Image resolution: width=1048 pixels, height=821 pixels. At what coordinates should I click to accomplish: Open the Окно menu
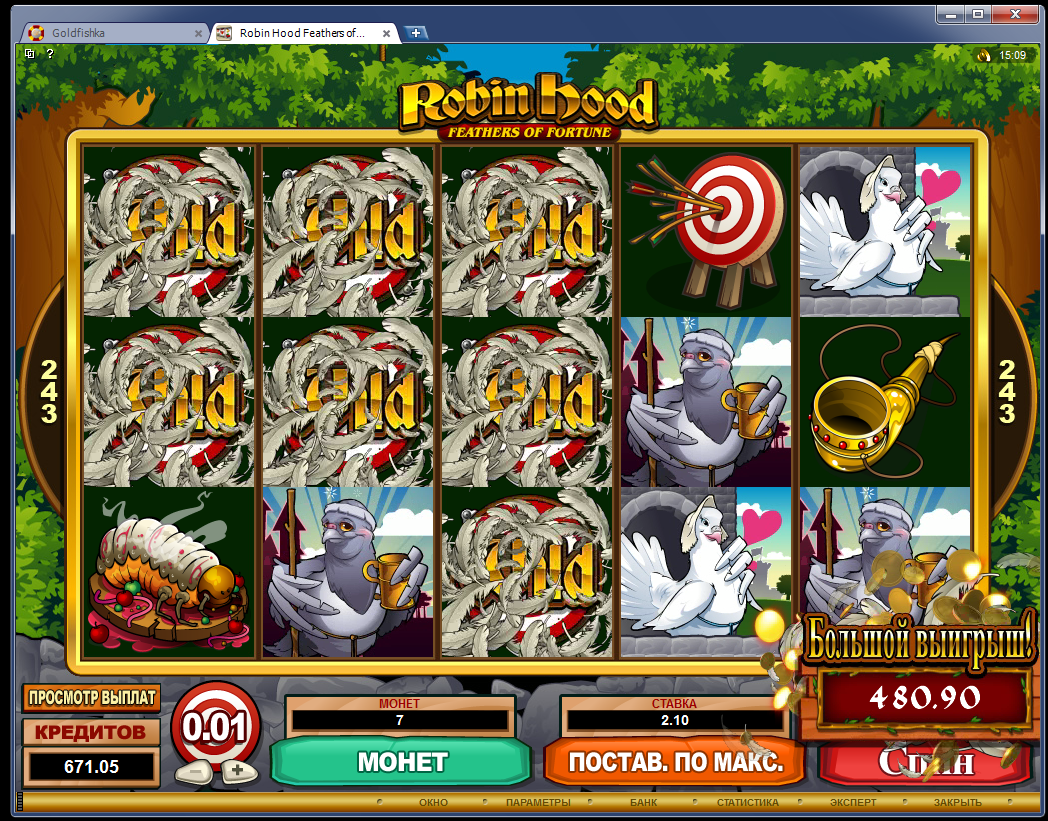(433, 803)
